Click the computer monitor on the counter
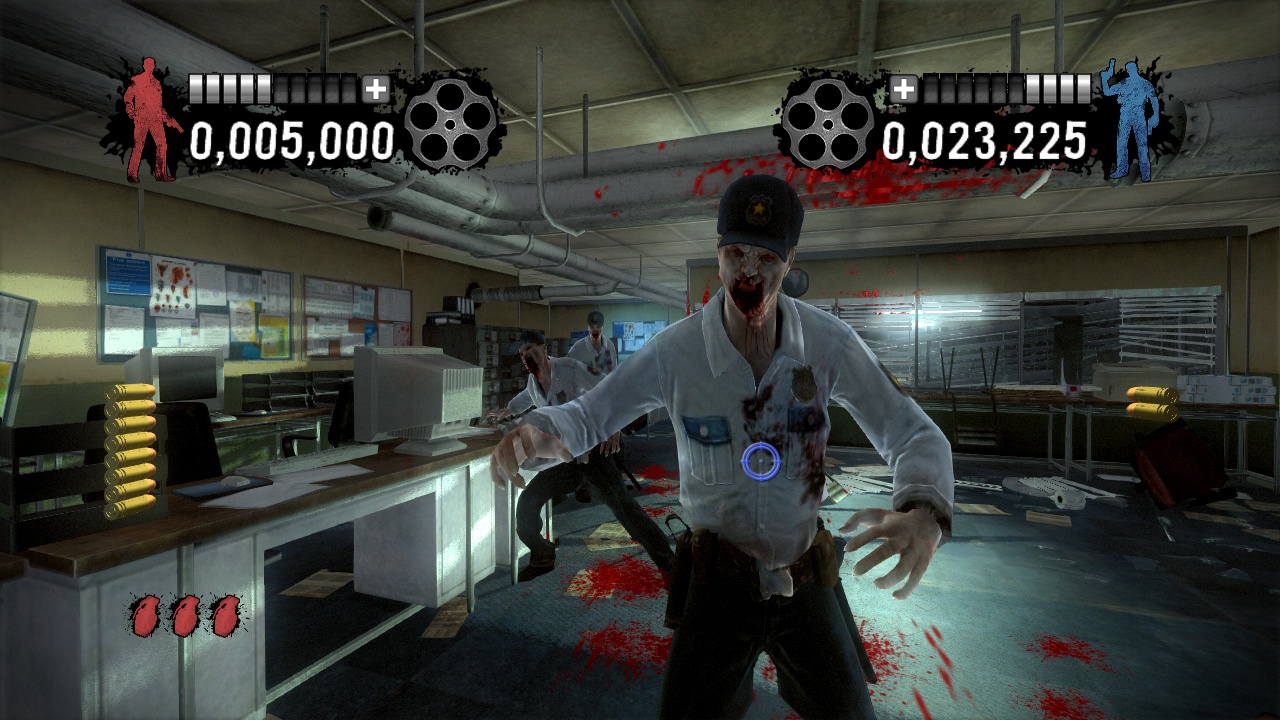This screenshot has width=1280, height=720. 420,395
